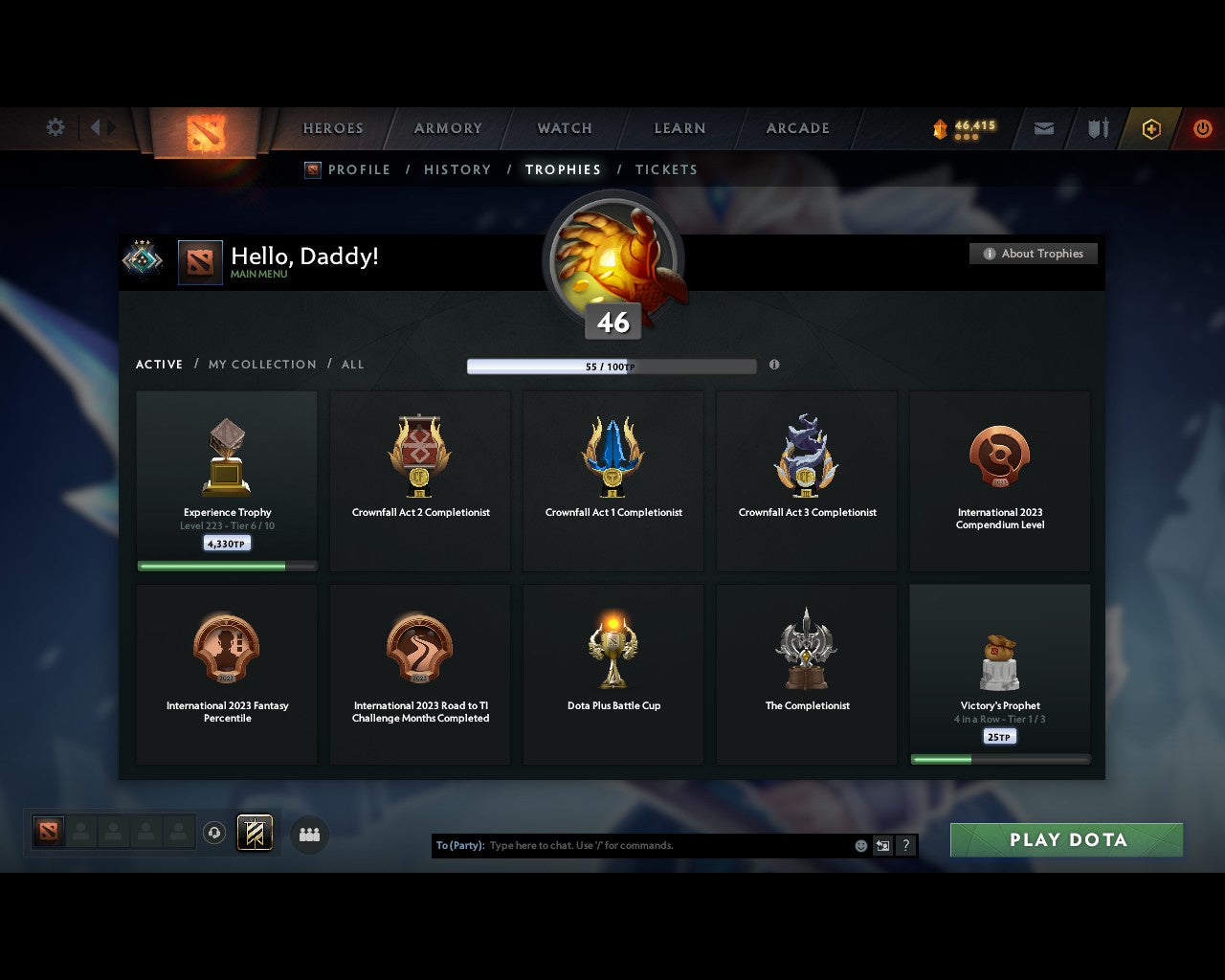
Task: Switch to the HISTORY tab
Action: point(457,169)
